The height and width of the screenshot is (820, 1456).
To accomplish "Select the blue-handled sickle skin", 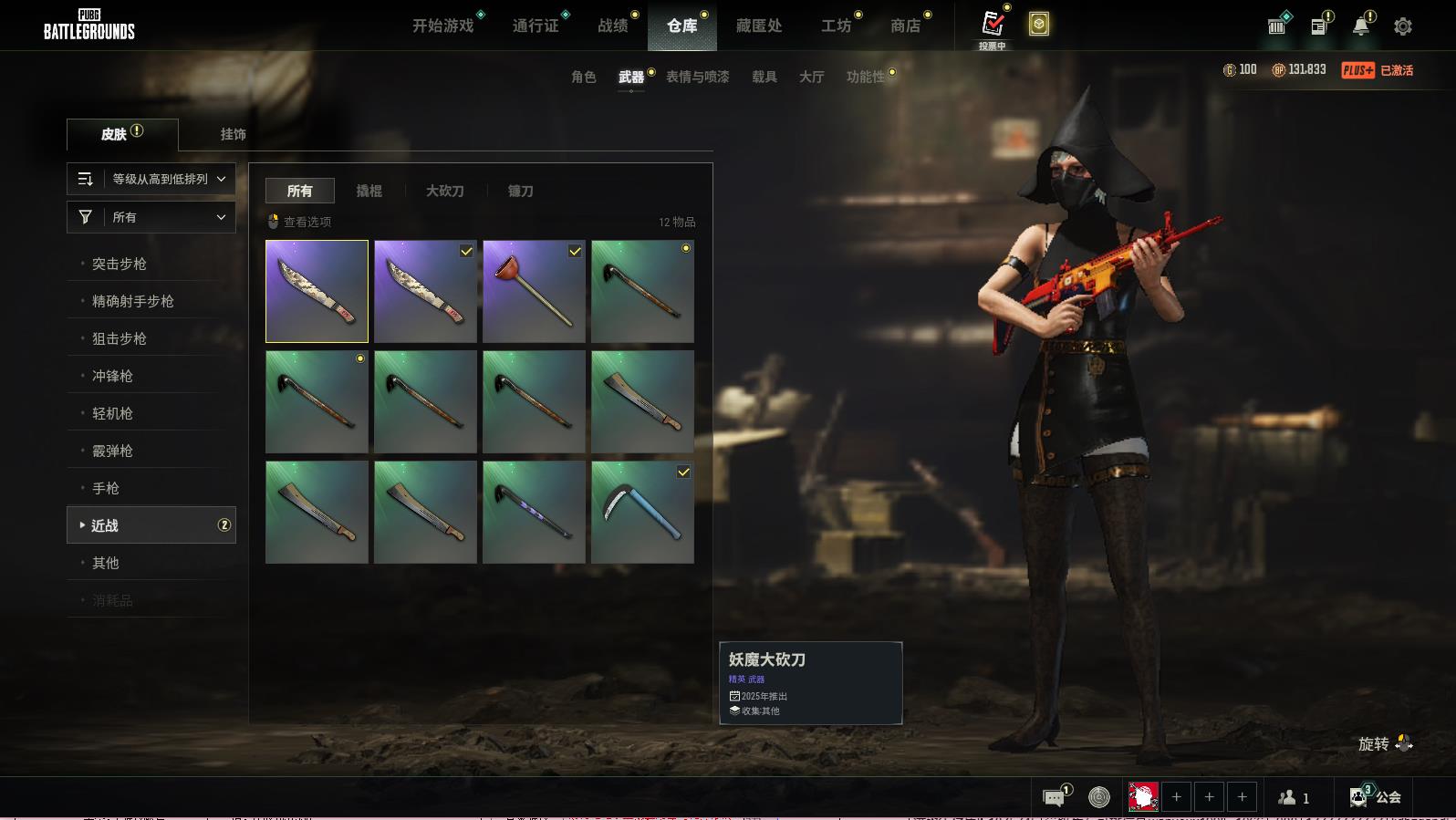I will [642, 512].
